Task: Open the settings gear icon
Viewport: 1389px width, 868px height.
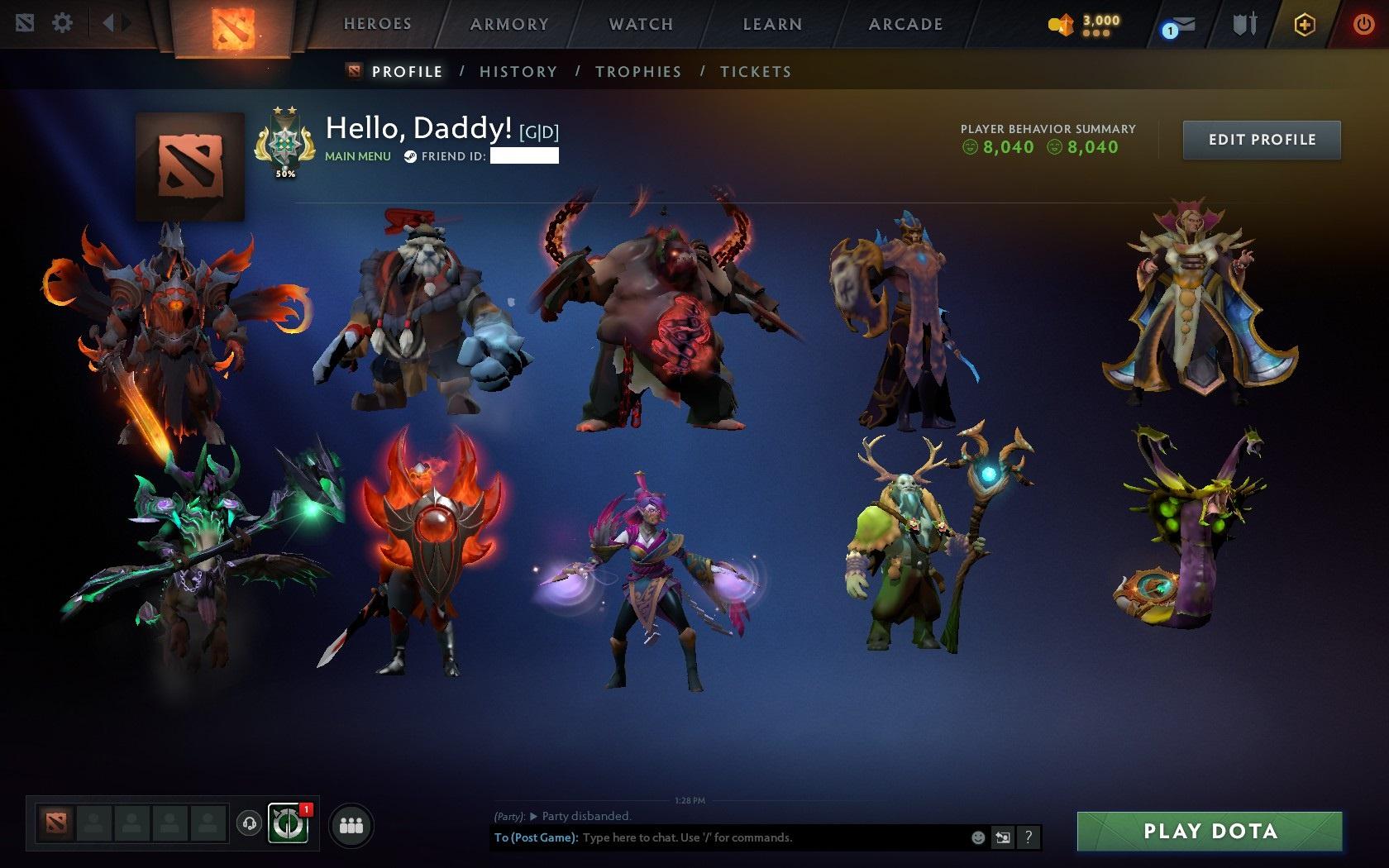Action: tap(60, 23)
